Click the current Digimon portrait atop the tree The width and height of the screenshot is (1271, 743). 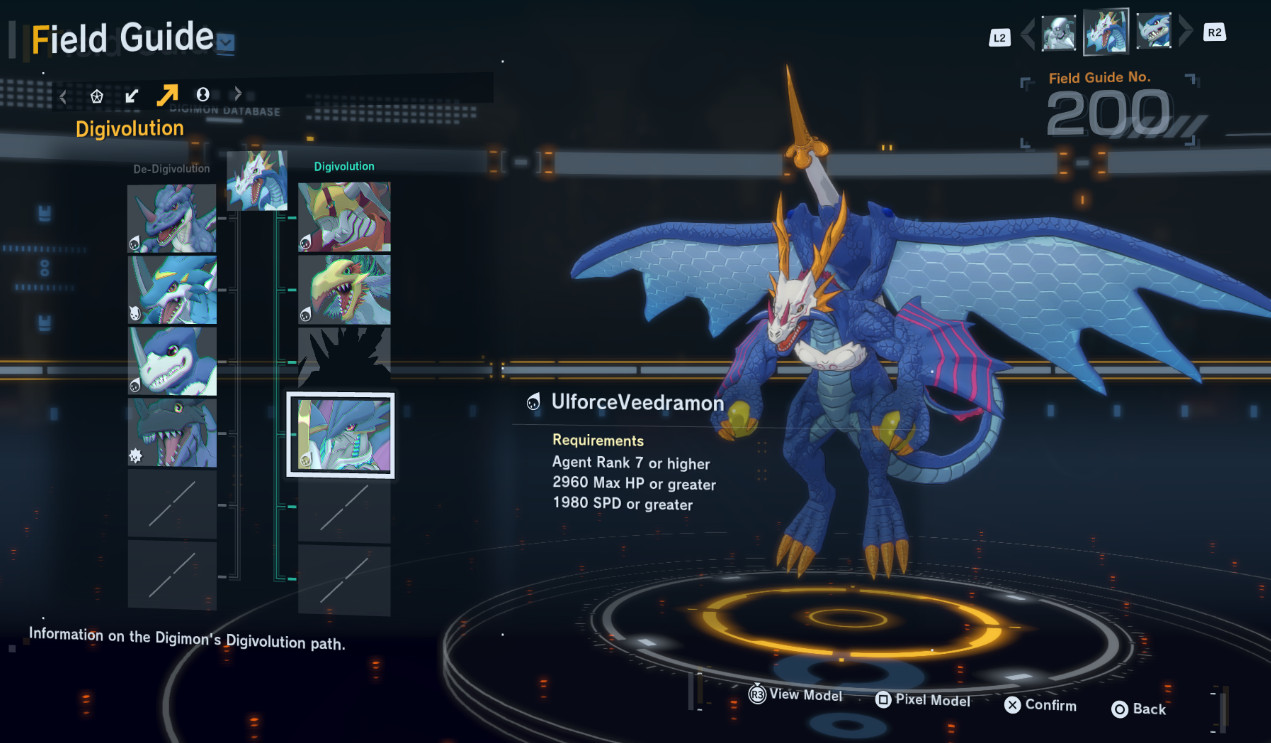(257, 180)
